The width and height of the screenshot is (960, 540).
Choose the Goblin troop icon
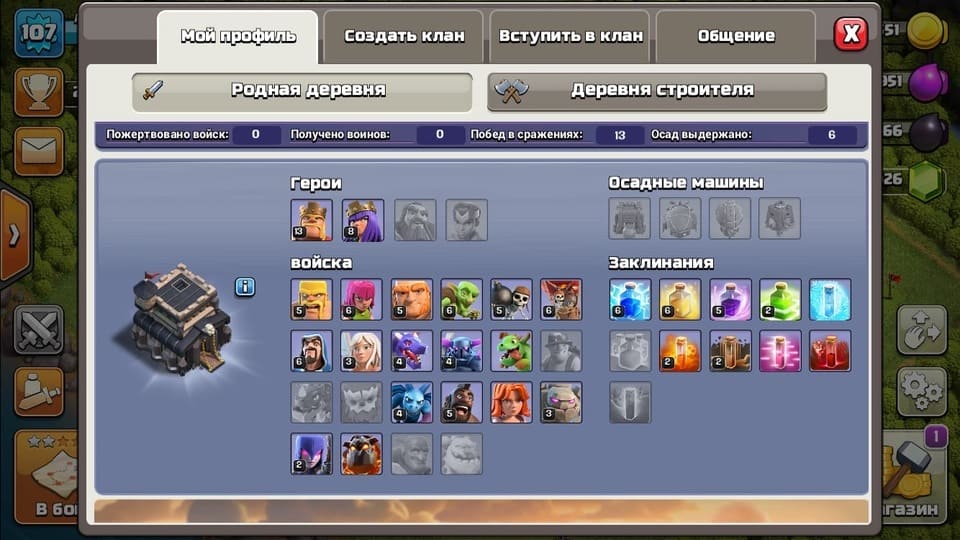(462, 299)
